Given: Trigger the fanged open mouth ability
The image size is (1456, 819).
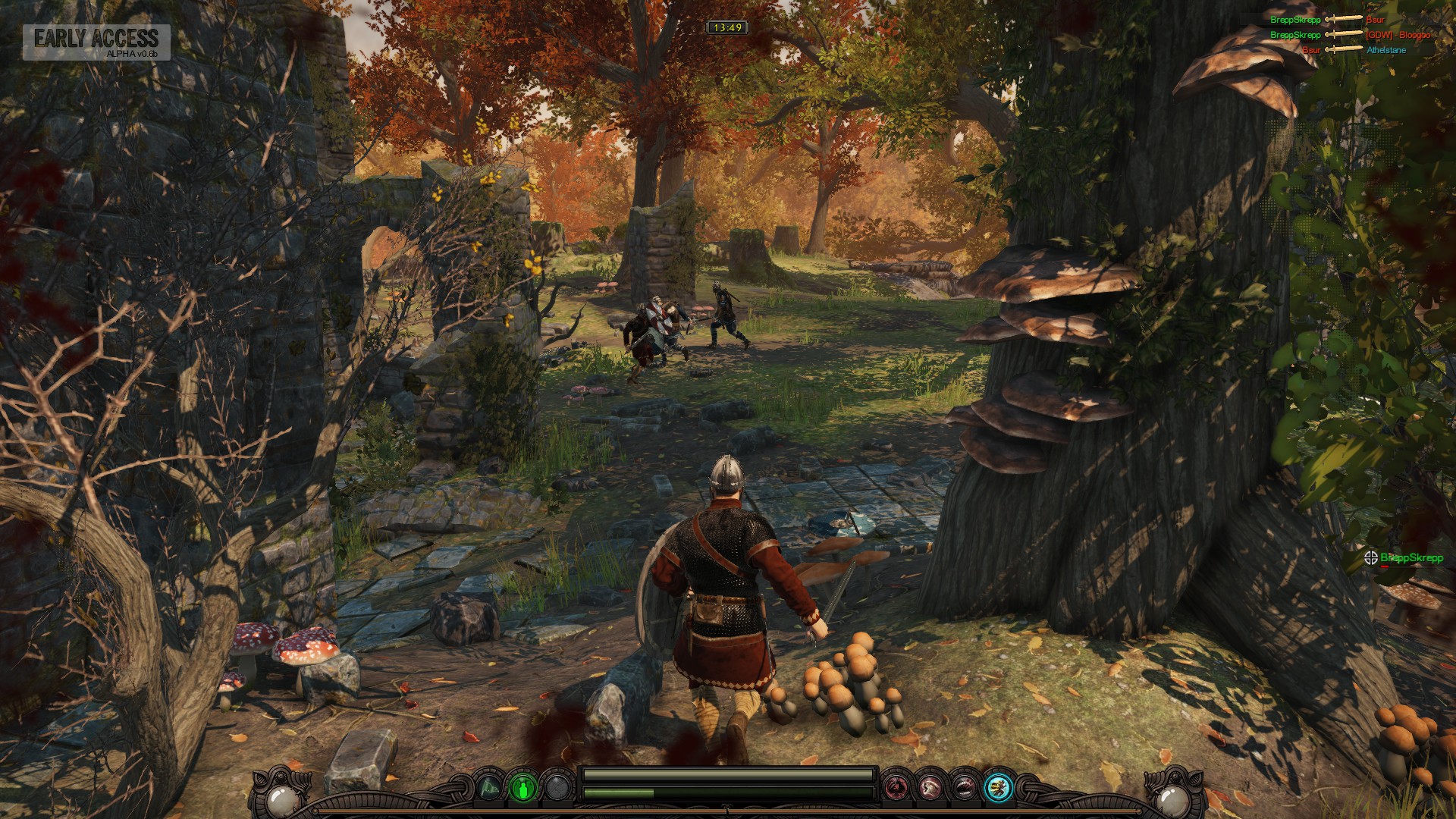Looking at the screenshot, I should (x=964, y=789).
